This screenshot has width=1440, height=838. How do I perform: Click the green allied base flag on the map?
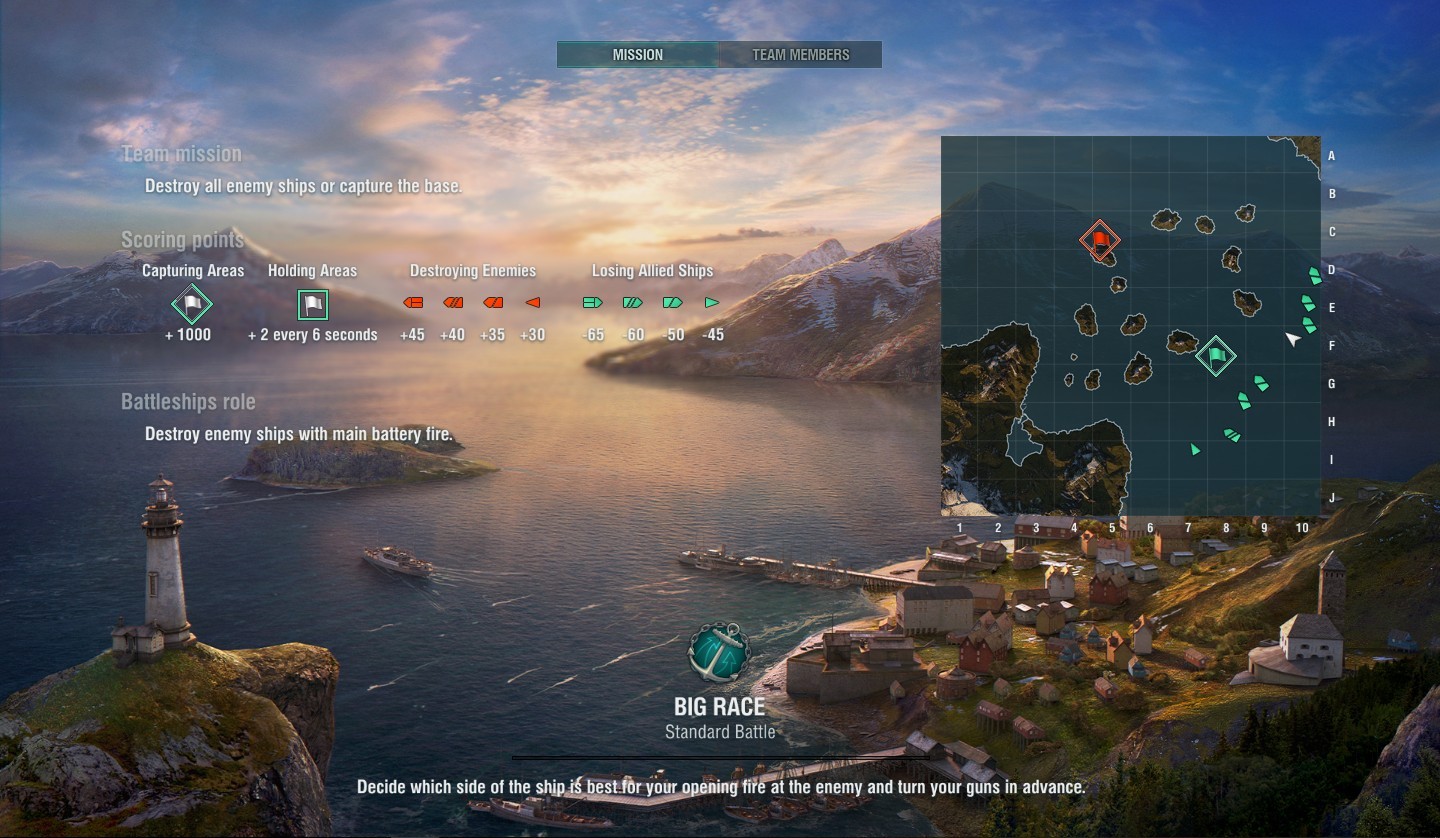coord(1216,355)
